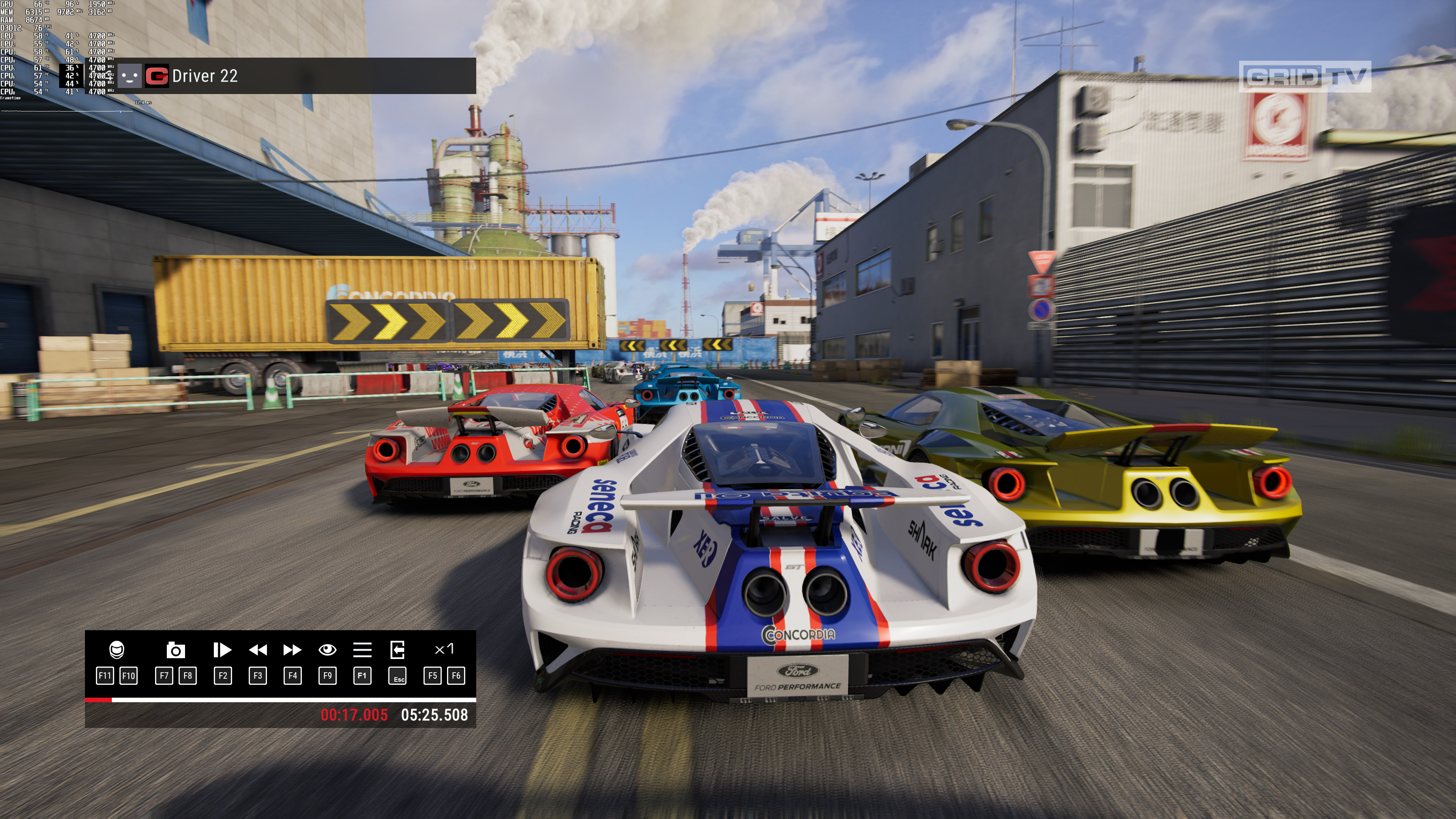Rewind the replay
The height and width of the screenshot is (819, 1456).
click(258, 650)
